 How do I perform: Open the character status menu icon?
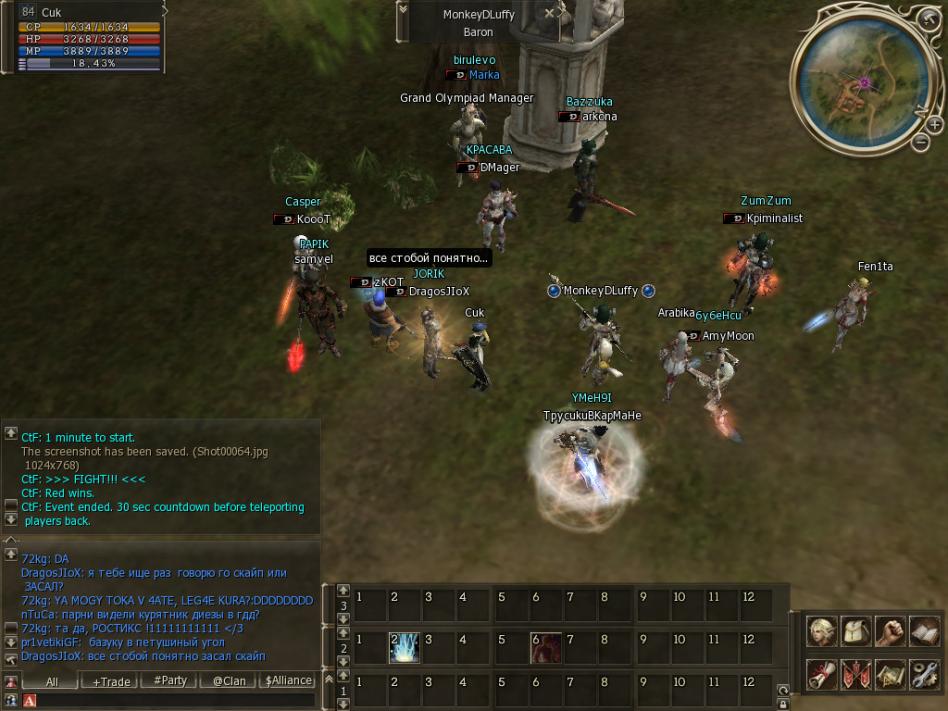coord(822,631)
